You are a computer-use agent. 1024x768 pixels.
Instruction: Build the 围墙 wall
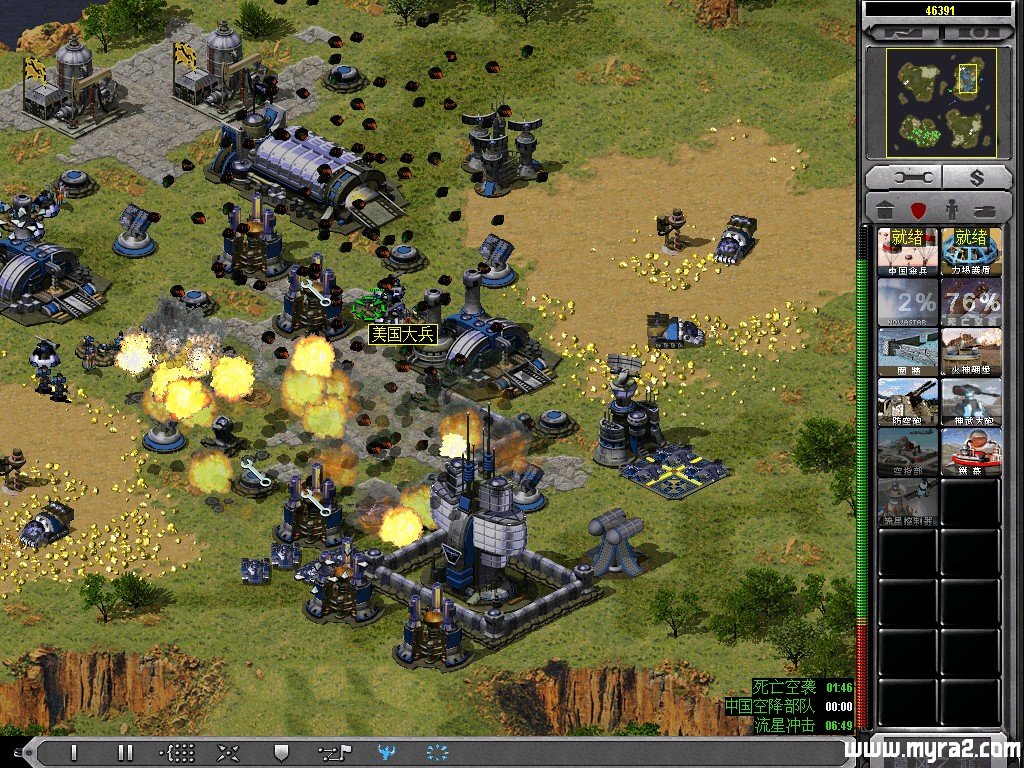click(x=908, y=351)
